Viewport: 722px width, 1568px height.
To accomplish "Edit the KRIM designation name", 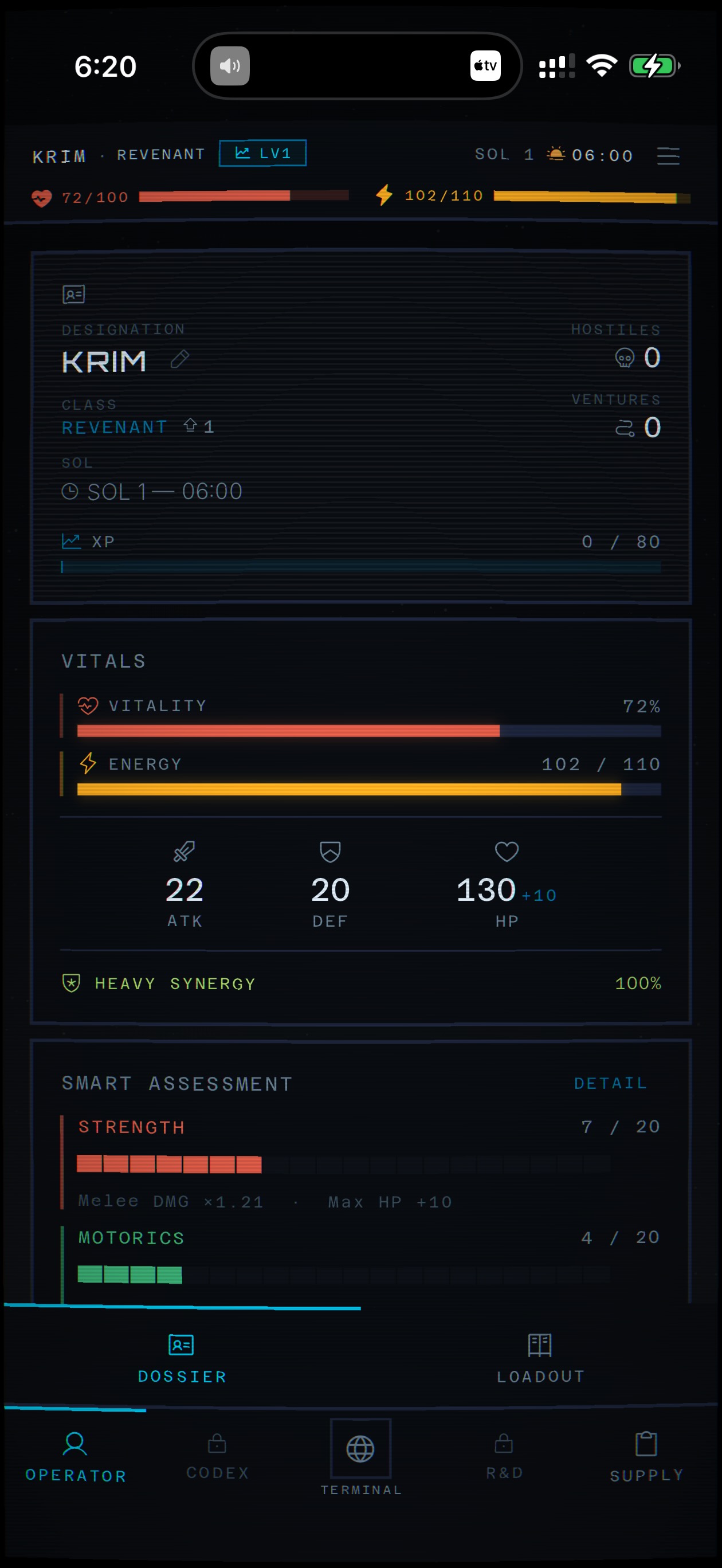I will coord(179,360).
